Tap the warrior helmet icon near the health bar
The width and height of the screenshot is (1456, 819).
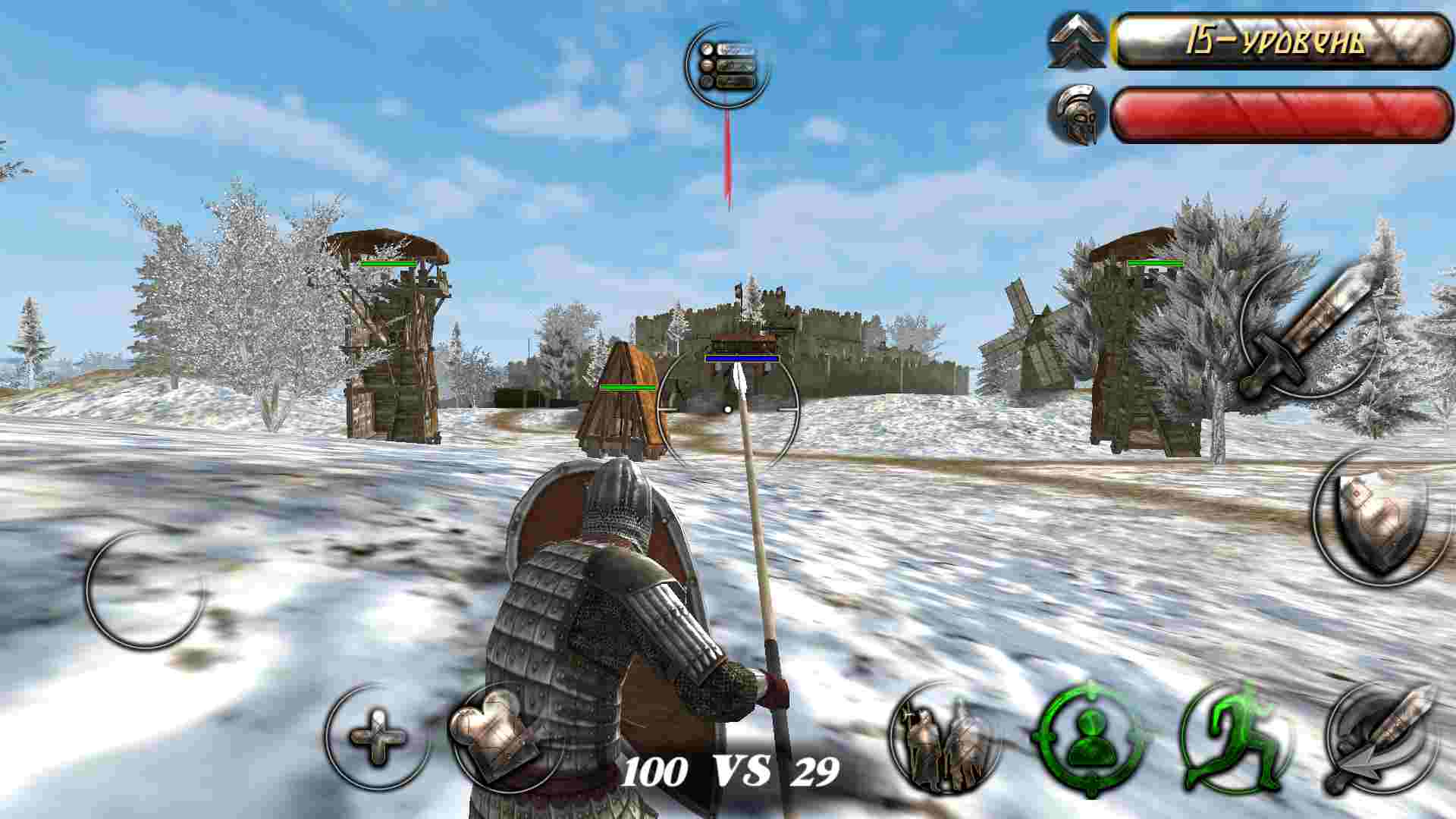coord(1077,114)
